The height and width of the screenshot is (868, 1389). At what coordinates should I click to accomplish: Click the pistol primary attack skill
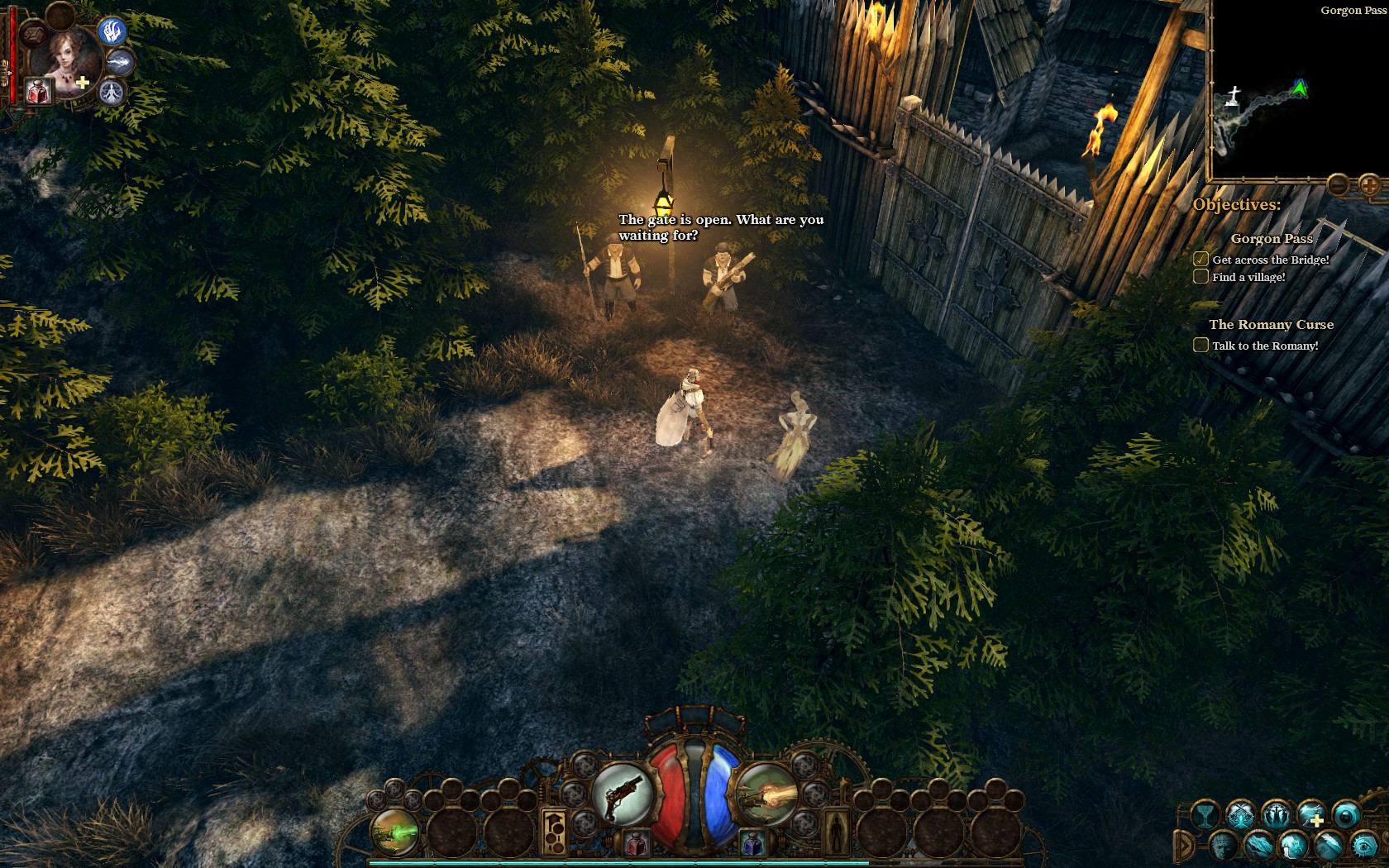622,794
